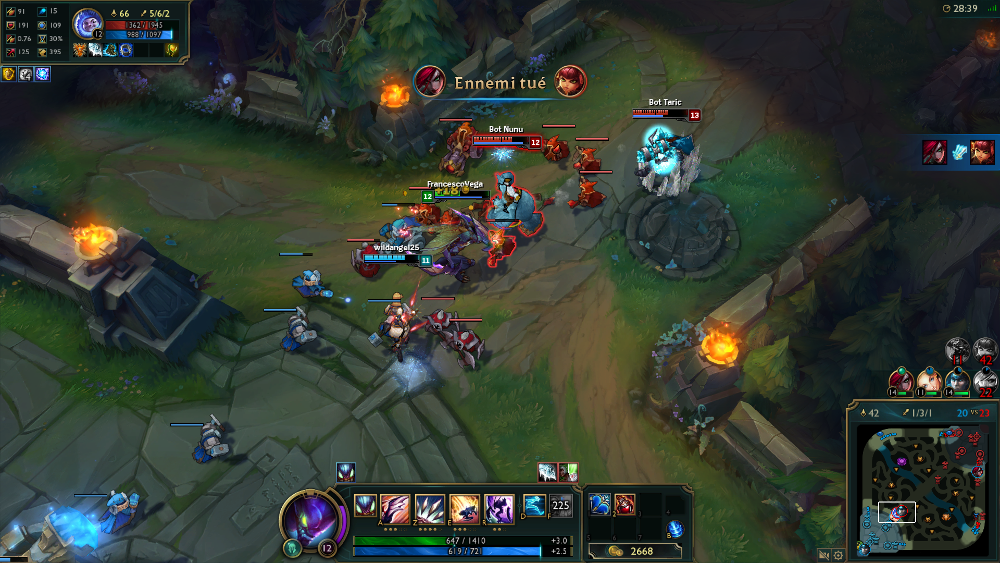Toggle the camera lock button beside the minimap
This screenshot has width=1000, height=563.
[x=823, y=554]
